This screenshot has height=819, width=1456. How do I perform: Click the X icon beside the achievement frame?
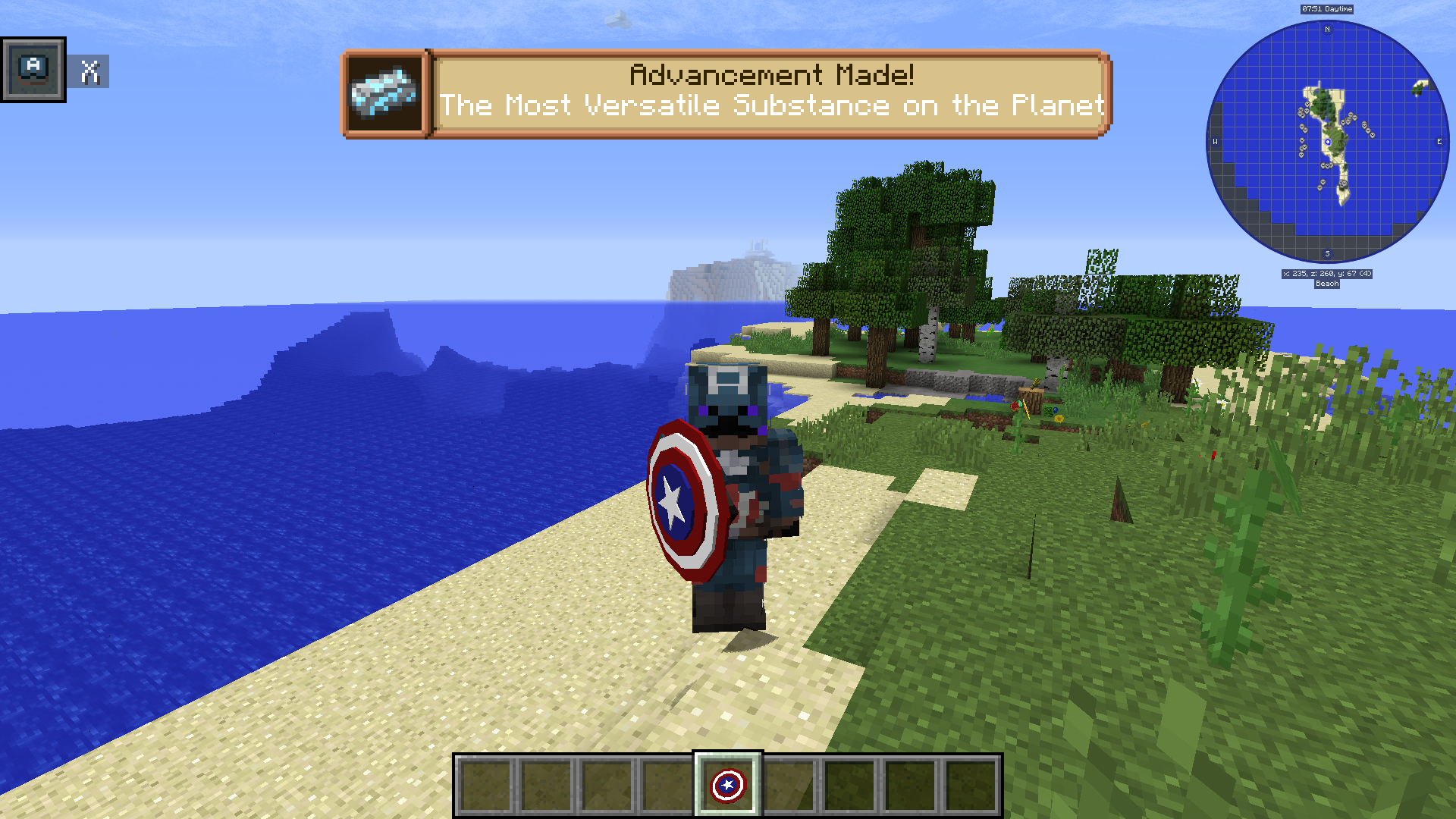90,72
